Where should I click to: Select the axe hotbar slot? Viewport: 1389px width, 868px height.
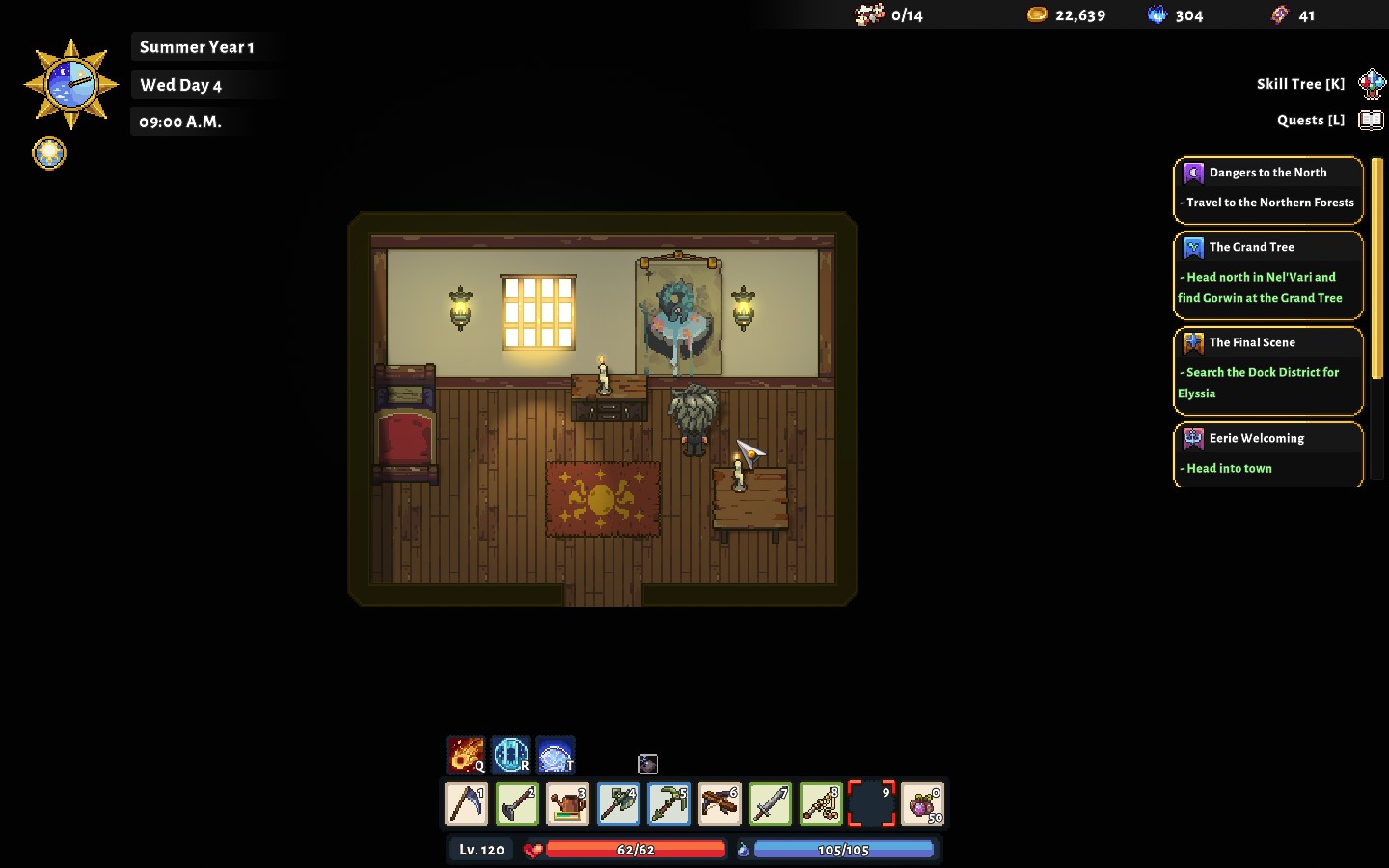coord(618,803)
